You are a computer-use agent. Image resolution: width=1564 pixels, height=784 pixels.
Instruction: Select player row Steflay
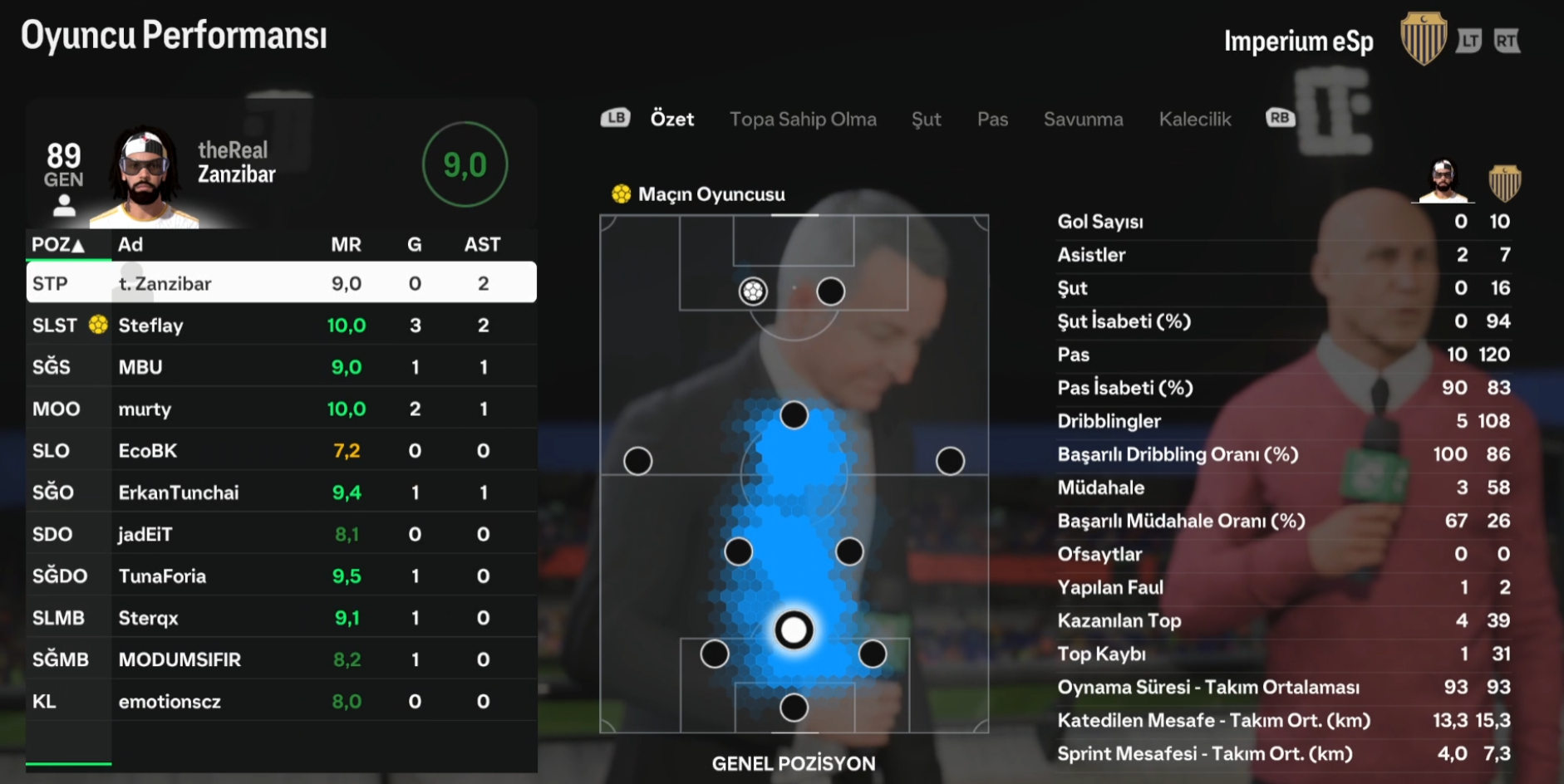(281, 326)
